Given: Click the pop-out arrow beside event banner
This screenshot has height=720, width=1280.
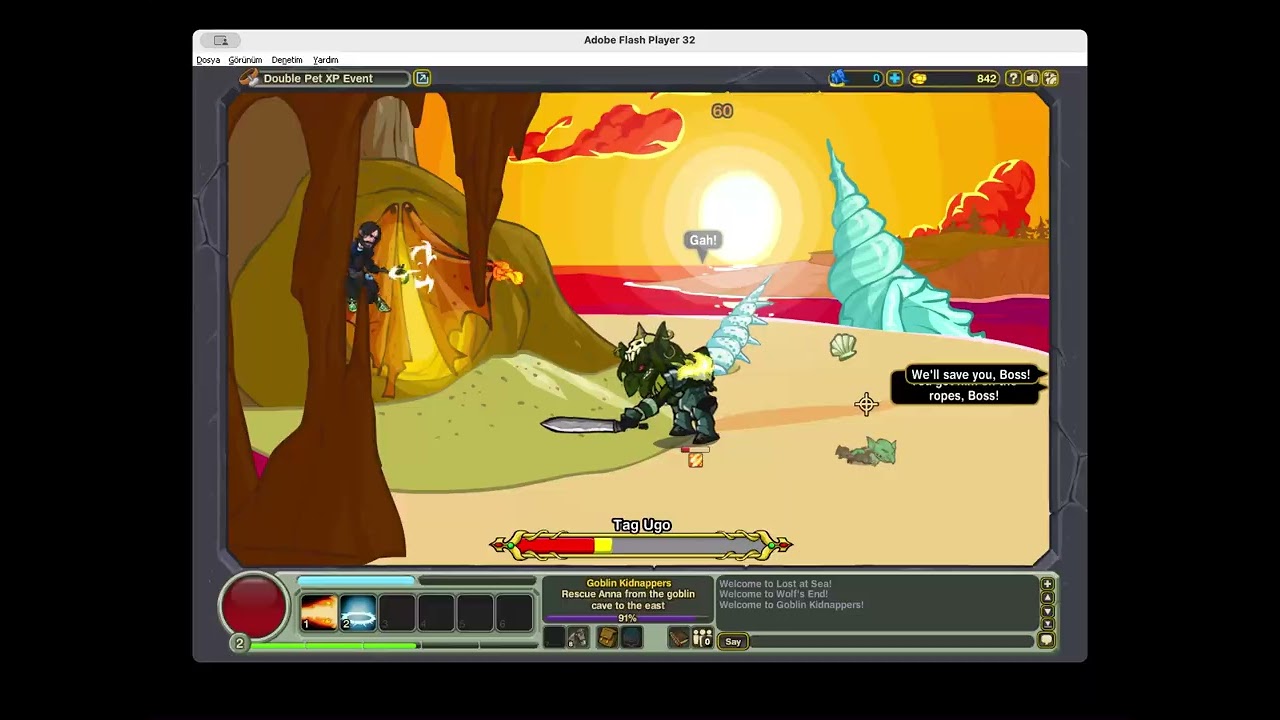Looking at the screenshot, I should (x=421, y=77).
